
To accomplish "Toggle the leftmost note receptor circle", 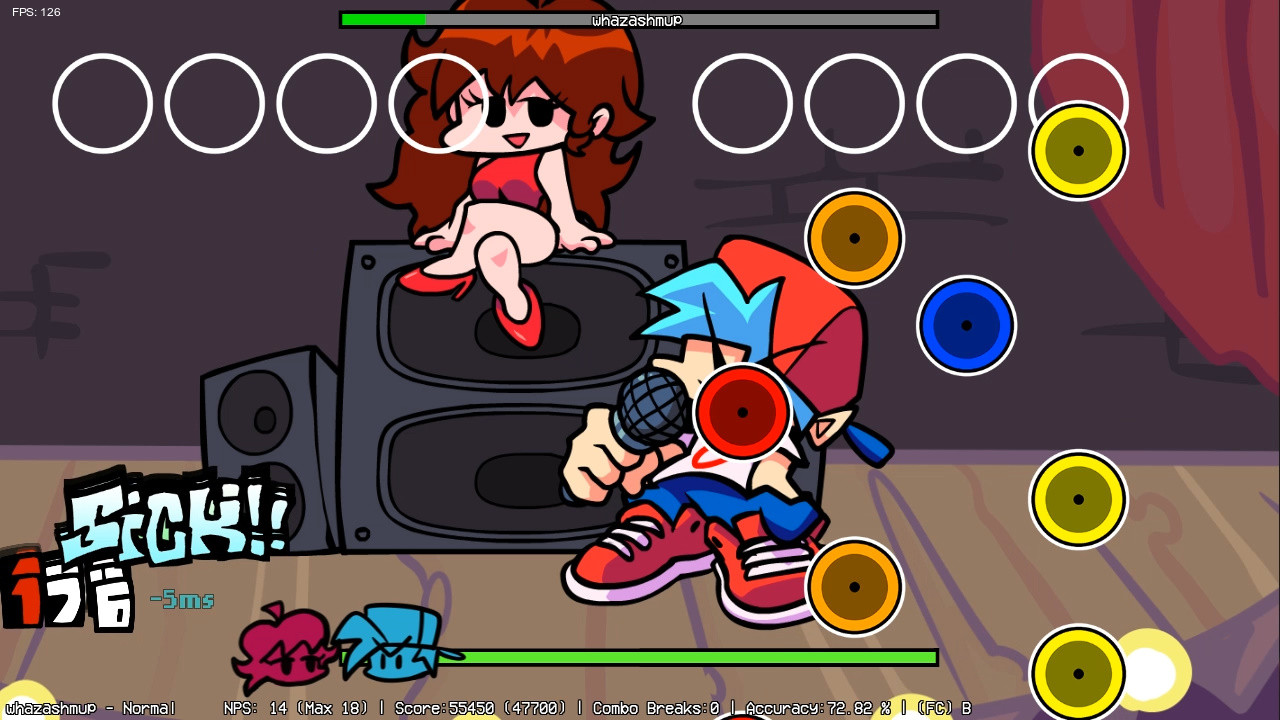I will [102, 104].
